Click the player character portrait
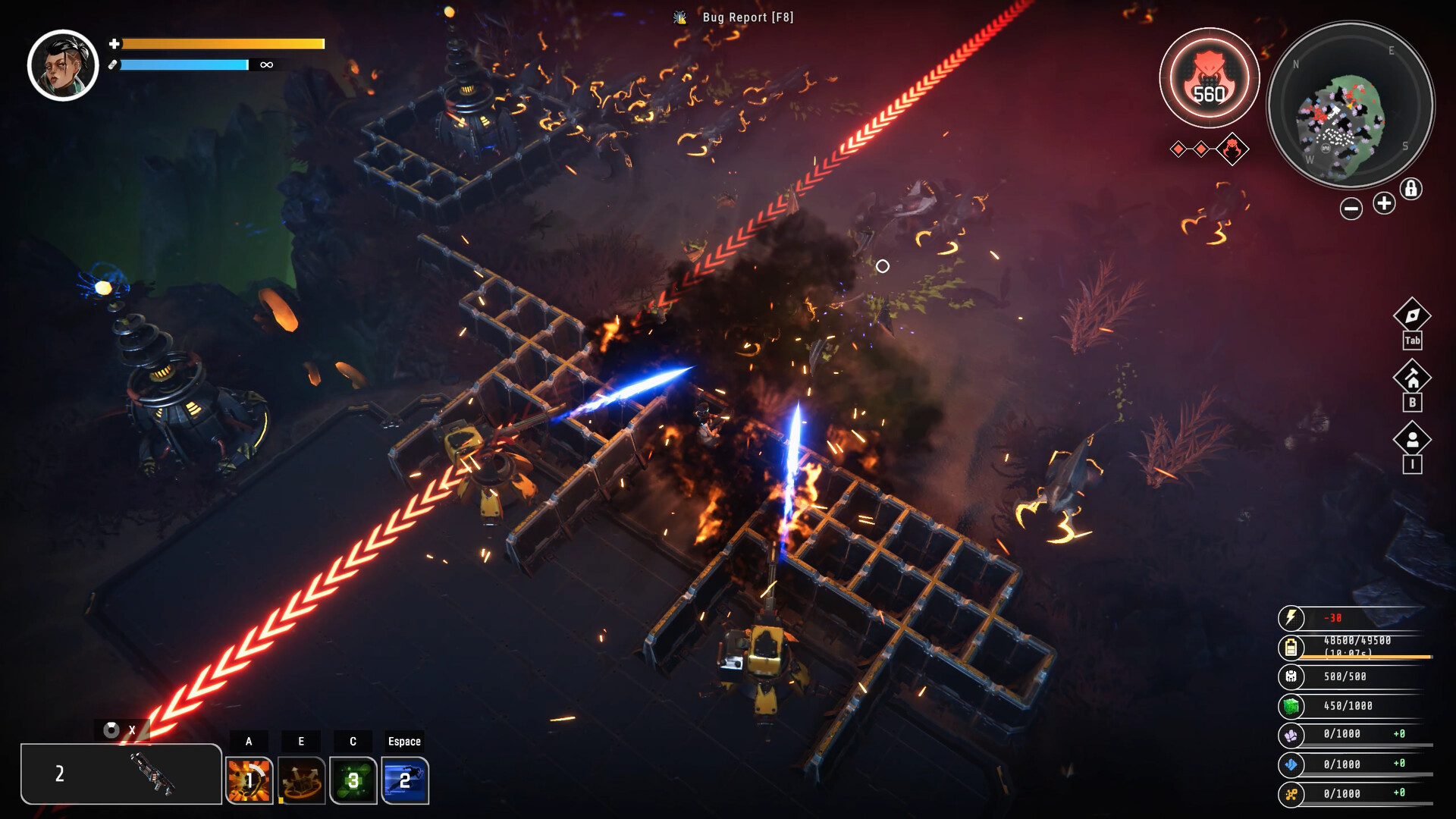Viewport: 1456px width, 819px height. pyautogui.click(x=63, y=66)
